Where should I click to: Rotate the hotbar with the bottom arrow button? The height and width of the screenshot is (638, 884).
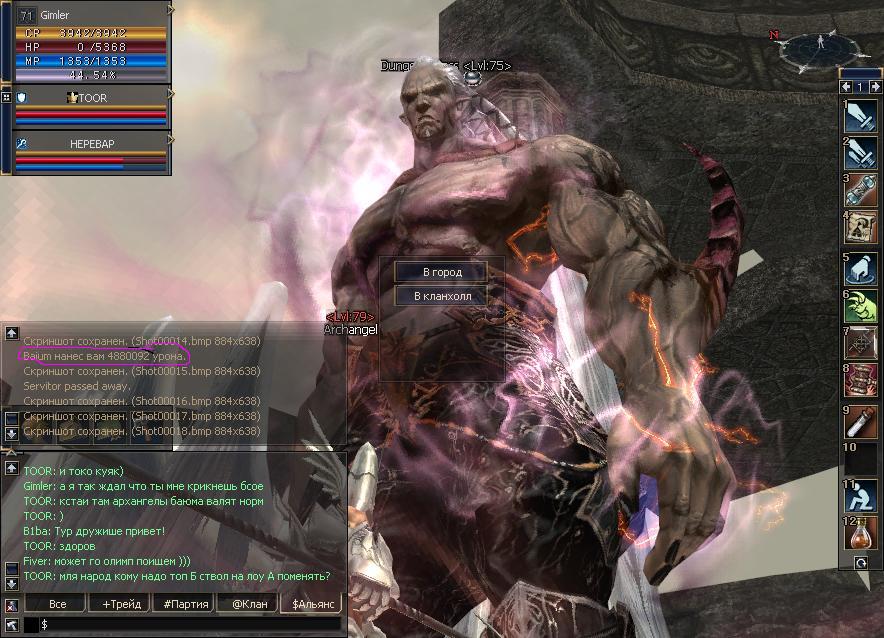[x=861, y=563]
